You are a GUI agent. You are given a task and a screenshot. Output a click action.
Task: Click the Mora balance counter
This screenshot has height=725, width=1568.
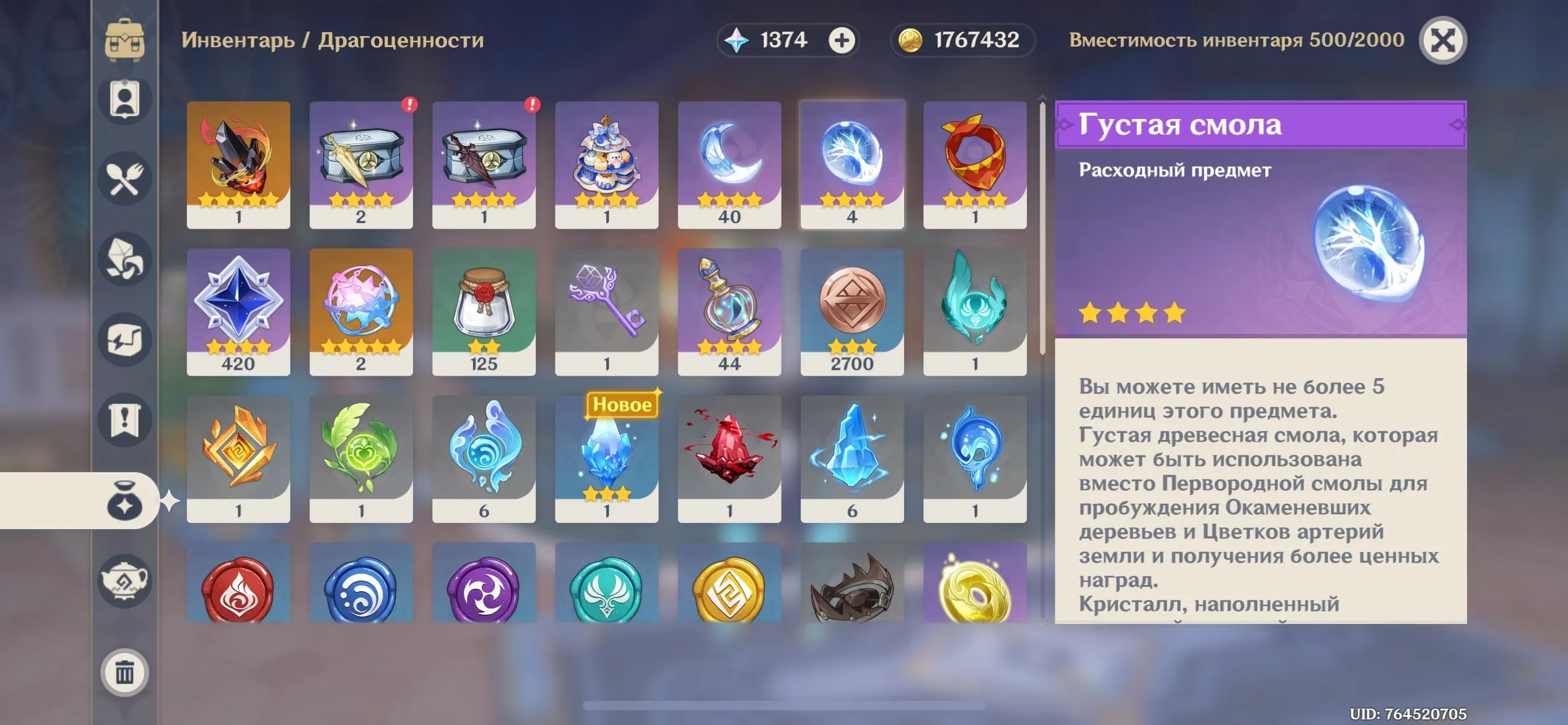coord(960,40)
